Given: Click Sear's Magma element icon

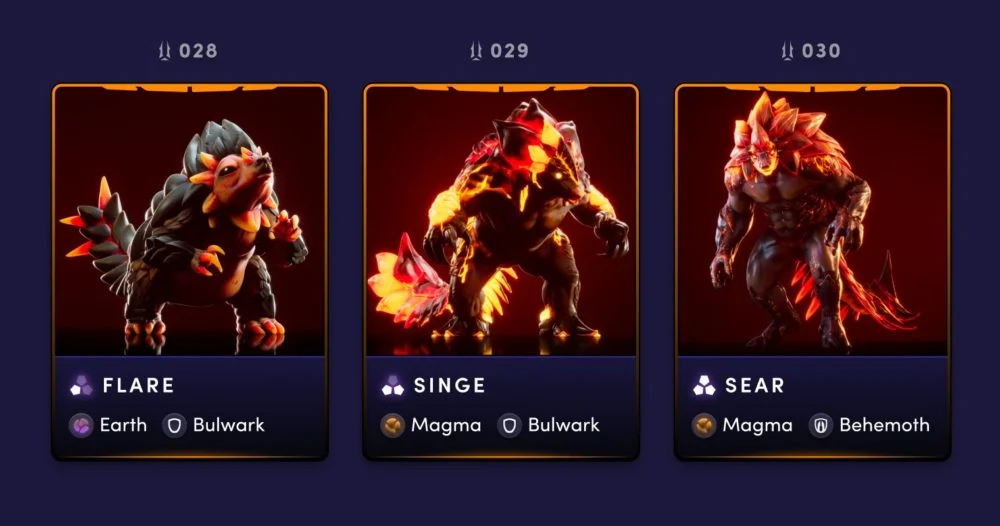Looking at the screenshot, I should 705,425.
